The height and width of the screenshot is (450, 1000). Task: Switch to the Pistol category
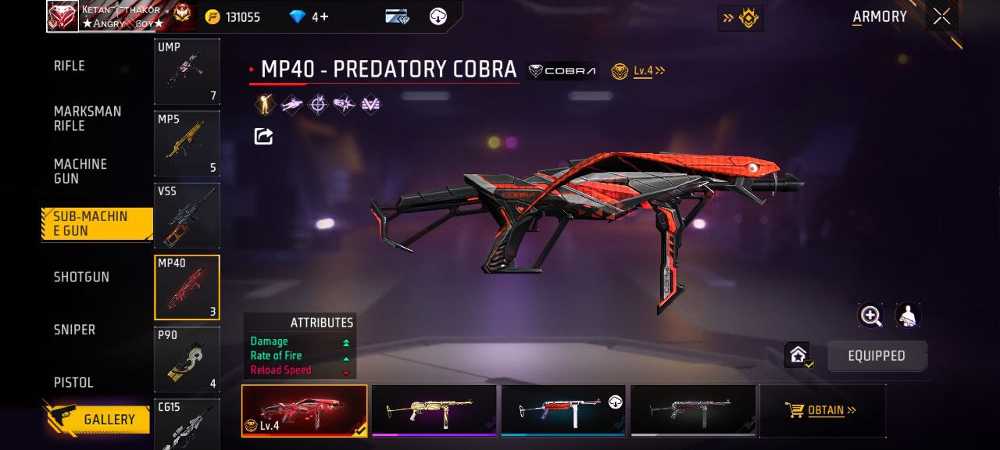click(x=73, y=383)
